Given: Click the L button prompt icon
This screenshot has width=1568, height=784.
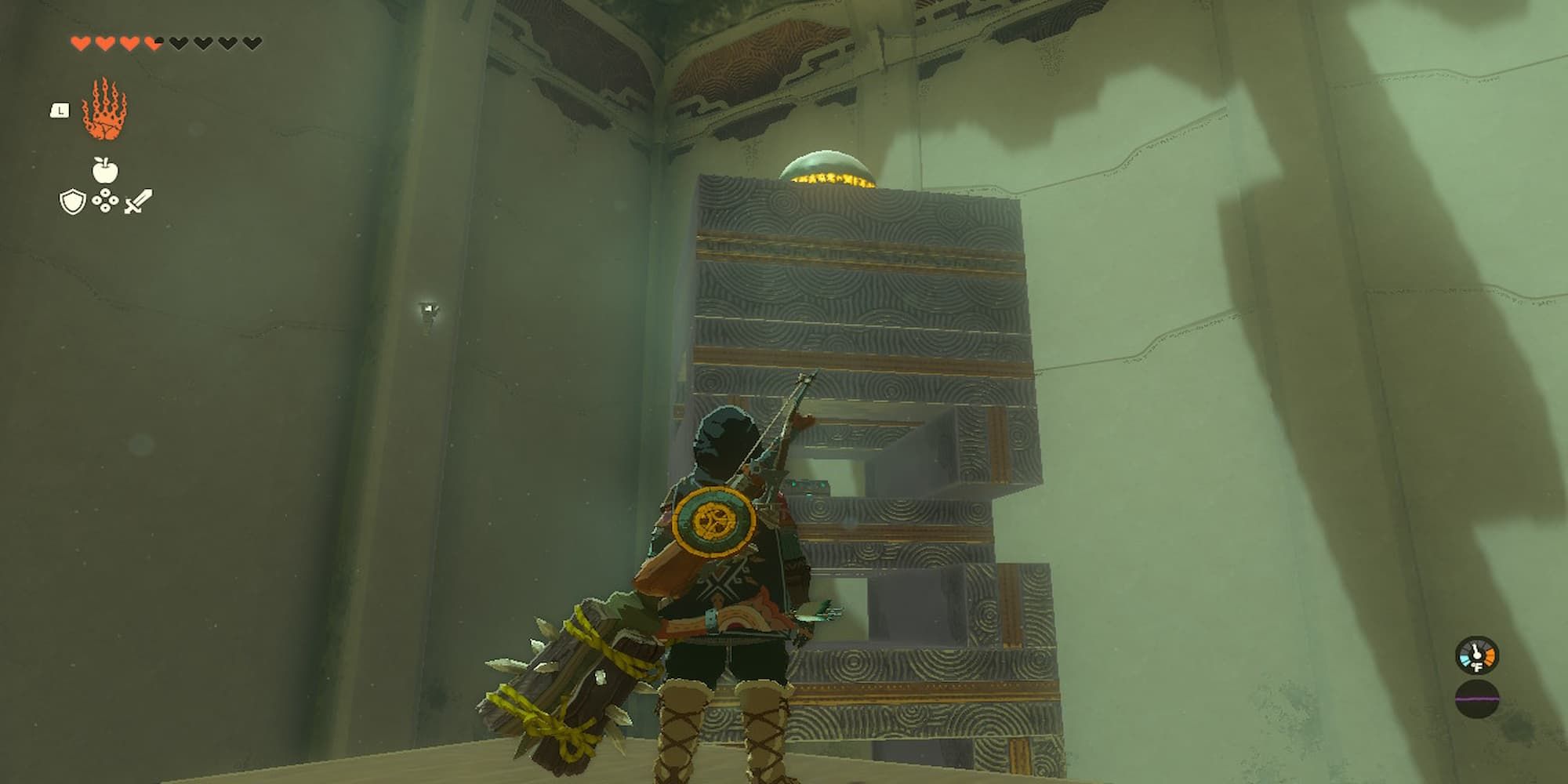Looking at the screenshot, I should click(x=60, y=110).
